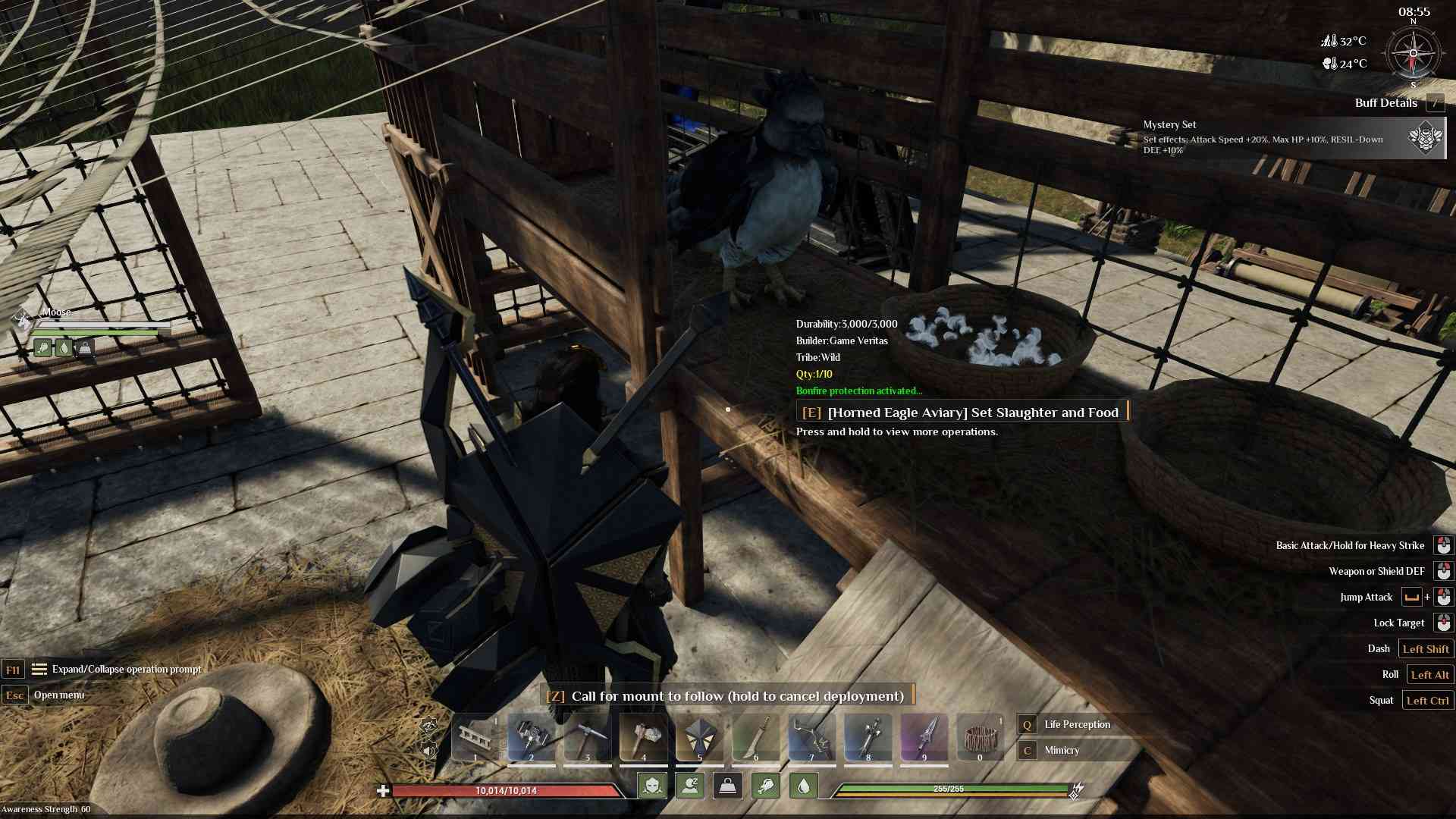Open the compass minimap

click(x=1412, y=53)
